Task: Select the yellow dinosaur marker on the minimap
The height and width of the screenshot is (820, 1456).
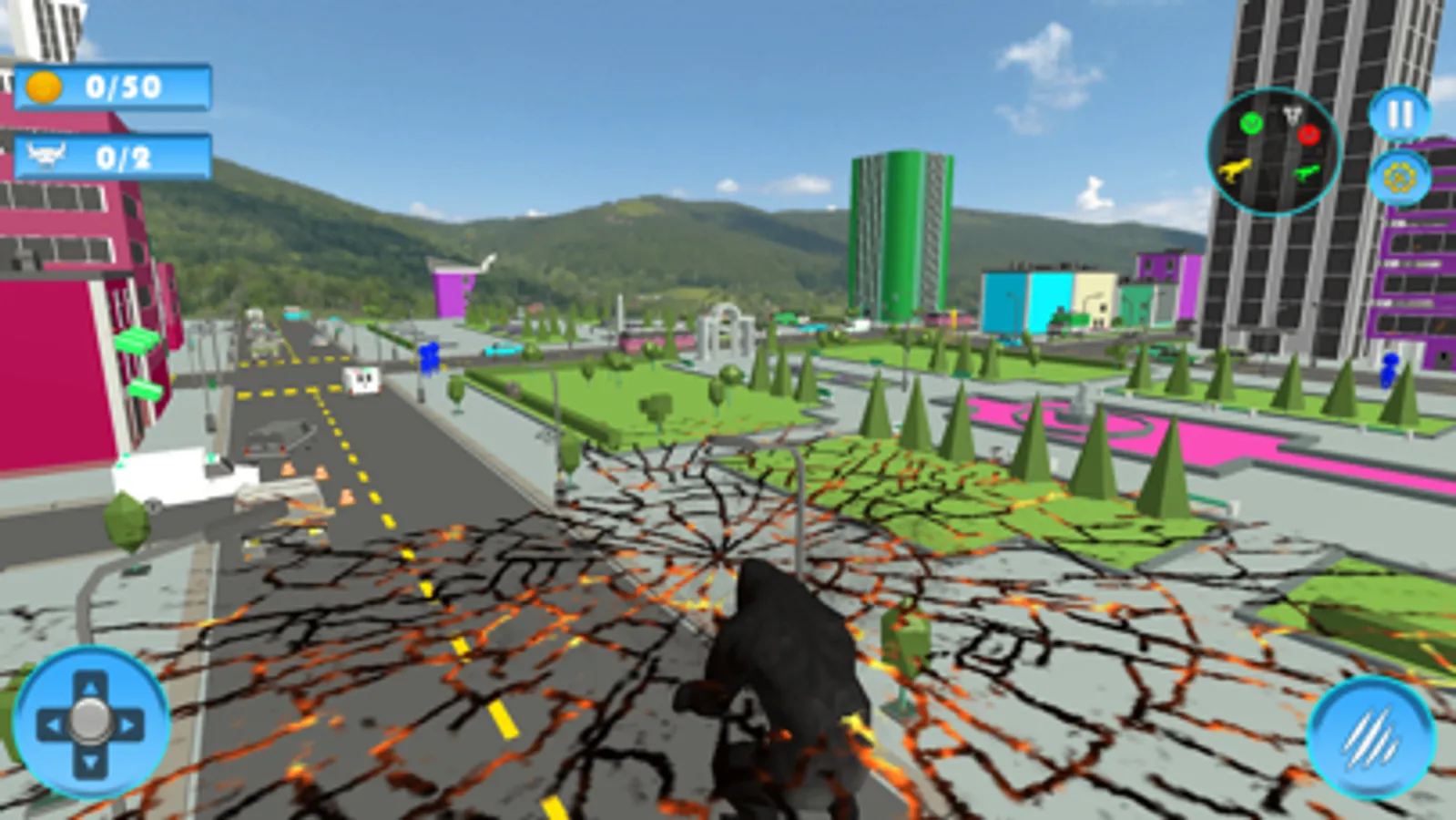Action: tap(1235, 170)
